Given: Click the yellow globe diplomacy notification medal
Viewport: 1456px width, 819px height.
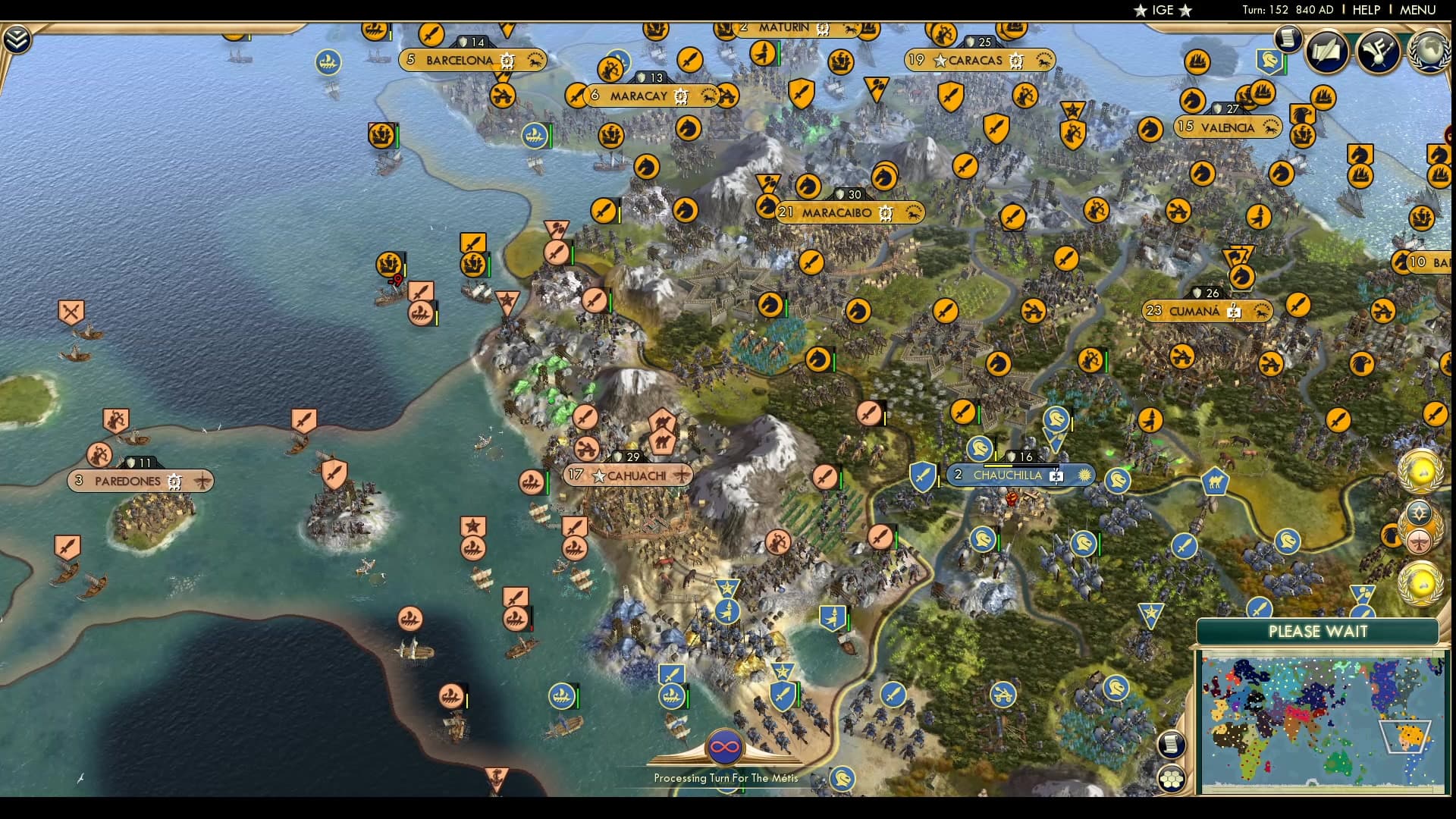Looking at the screenshot, I should [1420, 472].
